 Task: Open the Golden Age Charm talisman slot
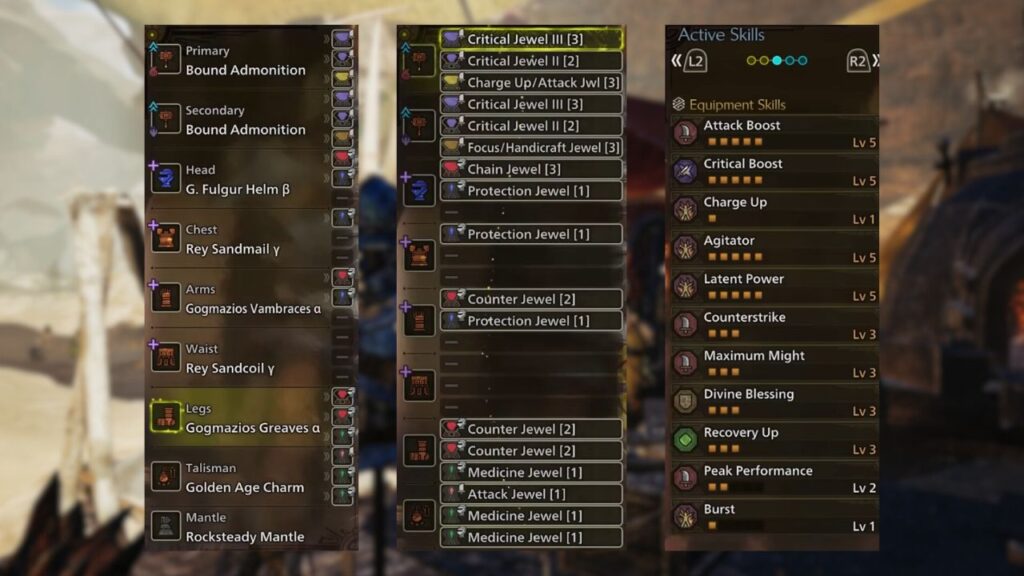click(245, 478)
